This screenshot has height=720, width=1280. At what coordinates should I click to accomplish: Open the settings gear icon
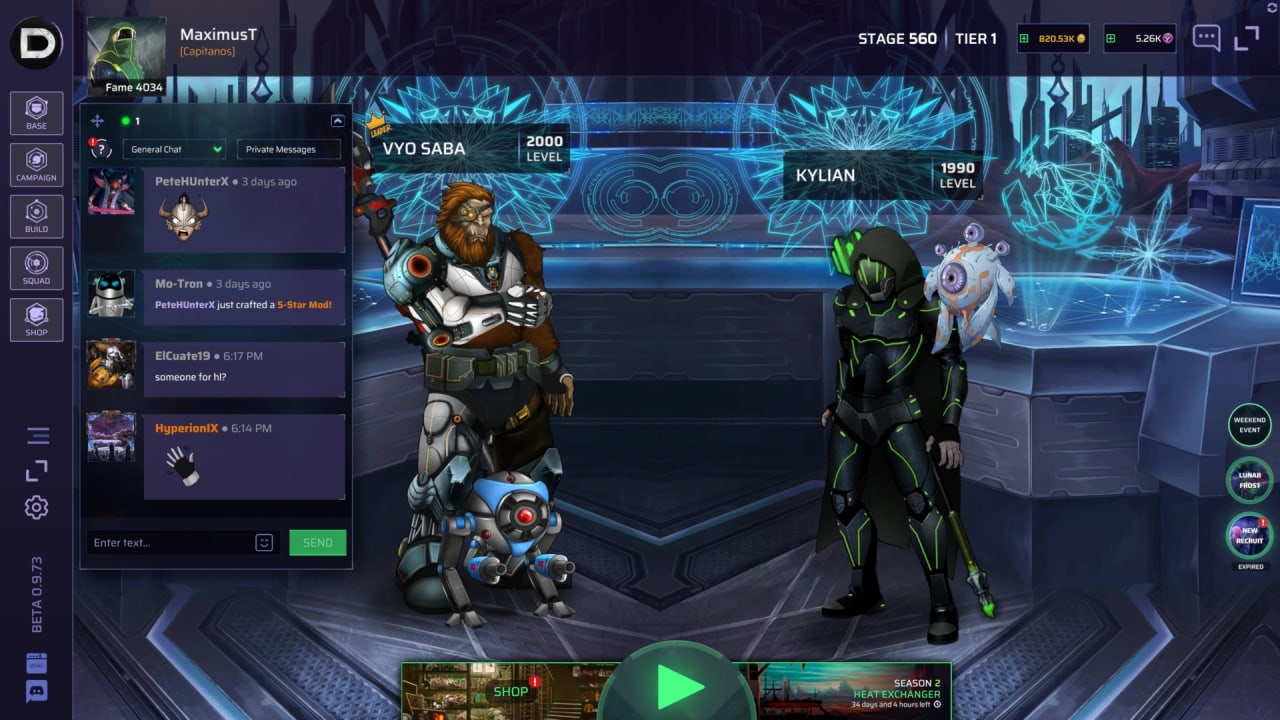pos(37,507)
